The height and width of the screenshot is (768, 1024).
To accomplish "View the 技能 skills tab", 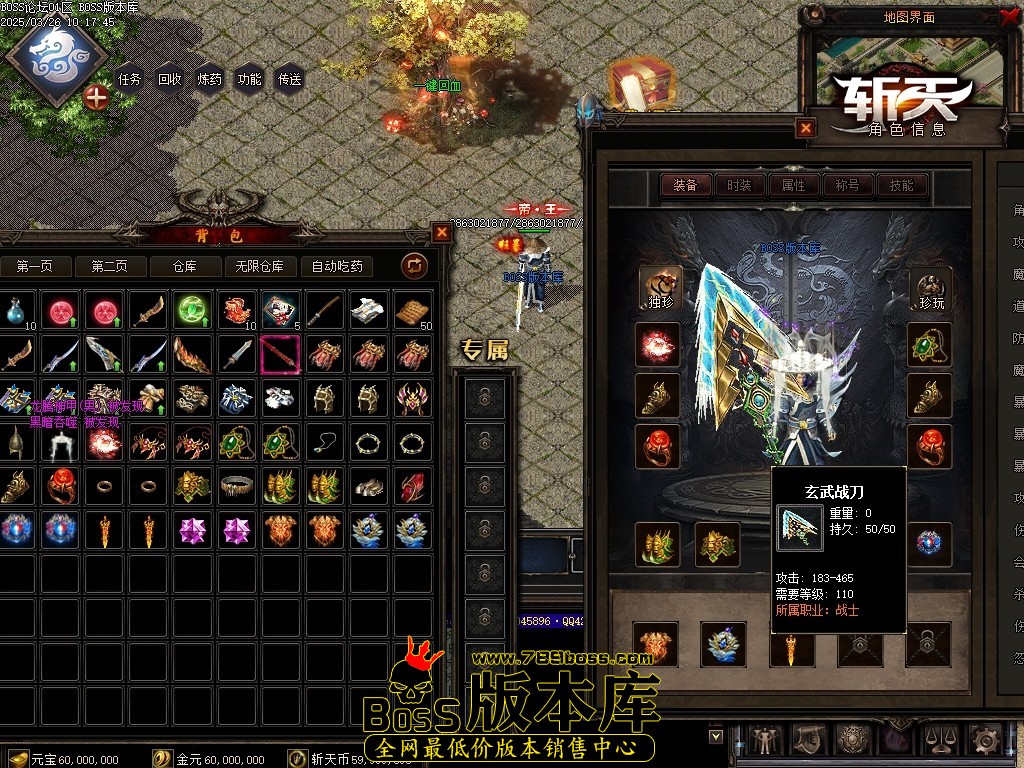I will pos(901,185).
